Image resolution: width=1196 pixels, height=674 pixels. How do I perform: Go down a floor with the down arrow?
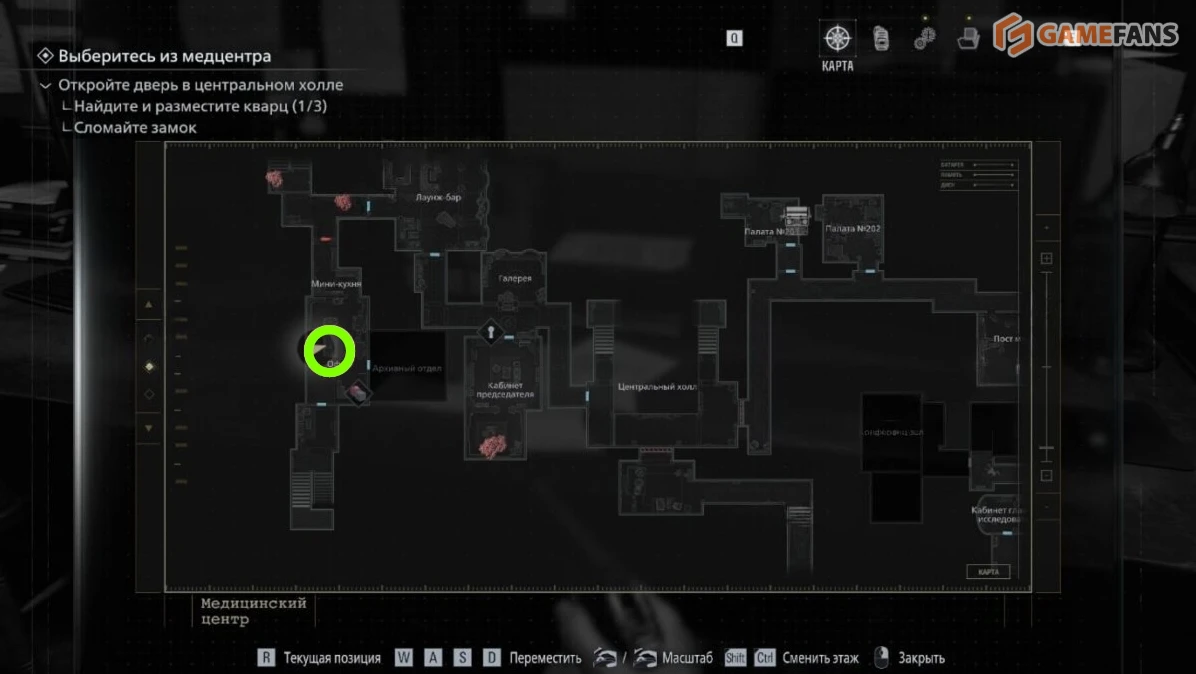click(149, 428)
